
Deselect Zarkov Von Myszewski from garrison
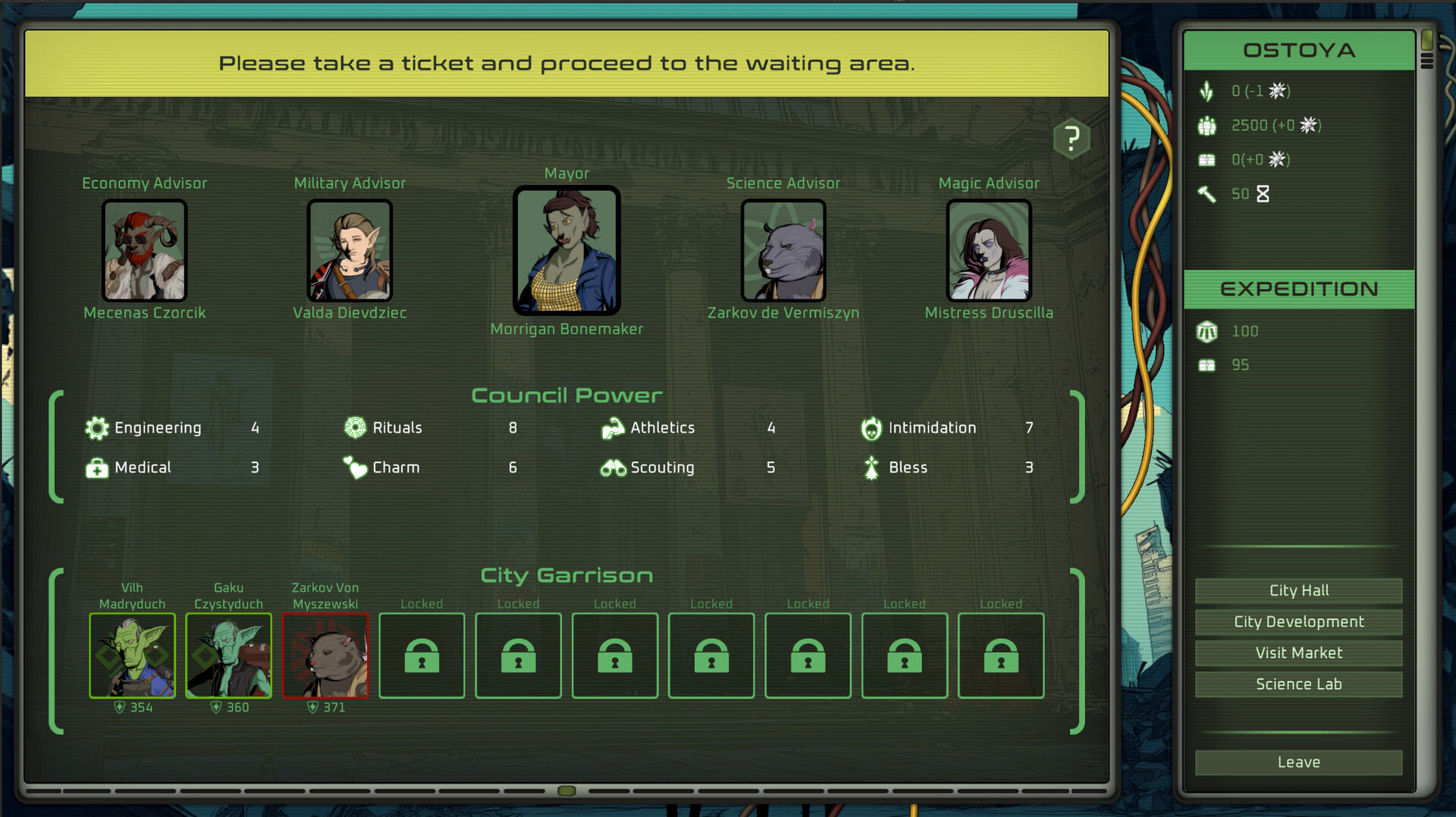click(325, 656)
